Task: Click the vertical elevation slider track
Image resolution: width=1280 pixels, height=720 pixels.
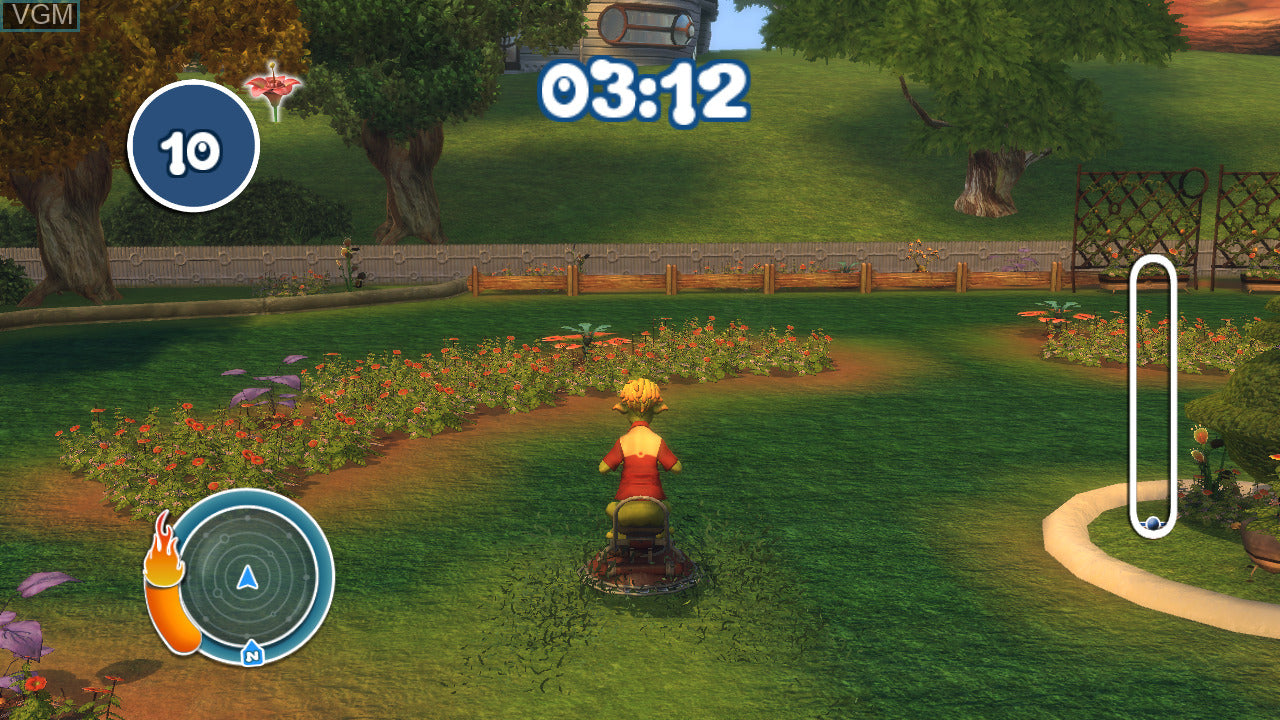Action: coord(1152,390)
